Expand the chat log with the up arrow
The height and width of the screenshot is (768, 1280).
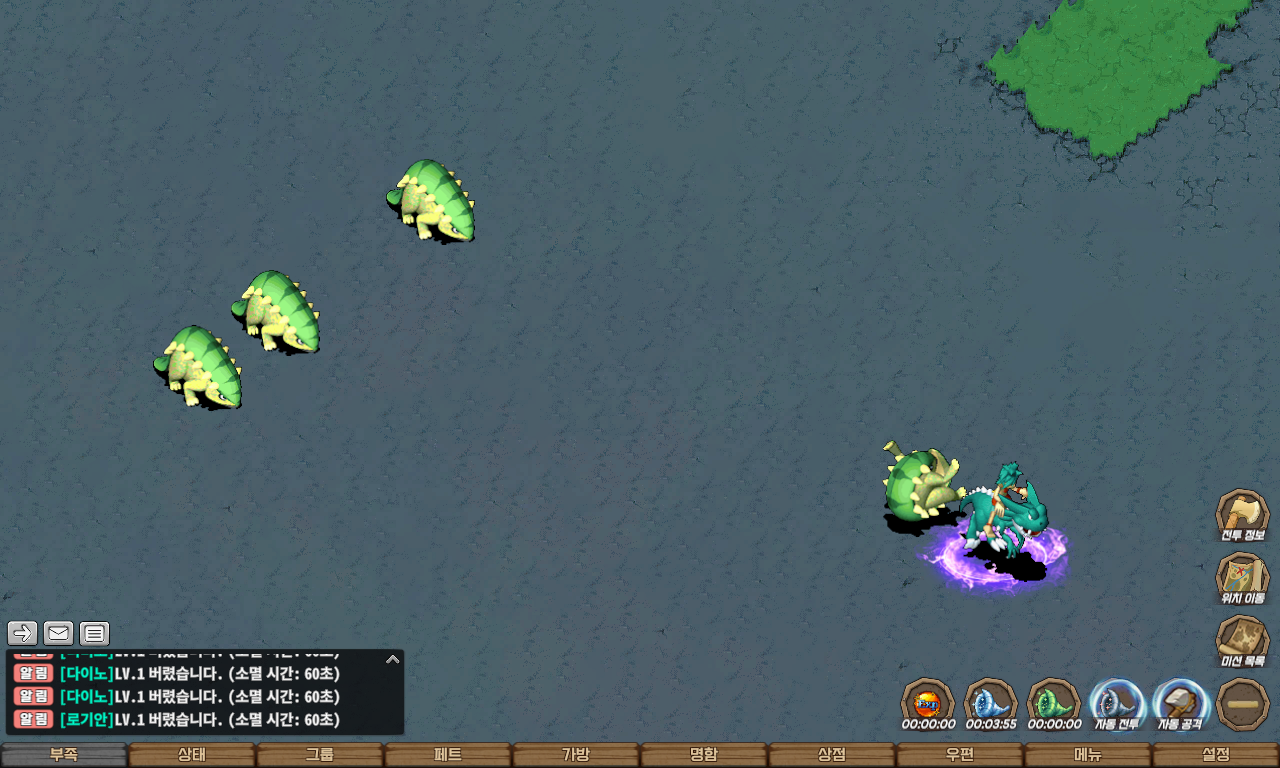coord(393,659)
